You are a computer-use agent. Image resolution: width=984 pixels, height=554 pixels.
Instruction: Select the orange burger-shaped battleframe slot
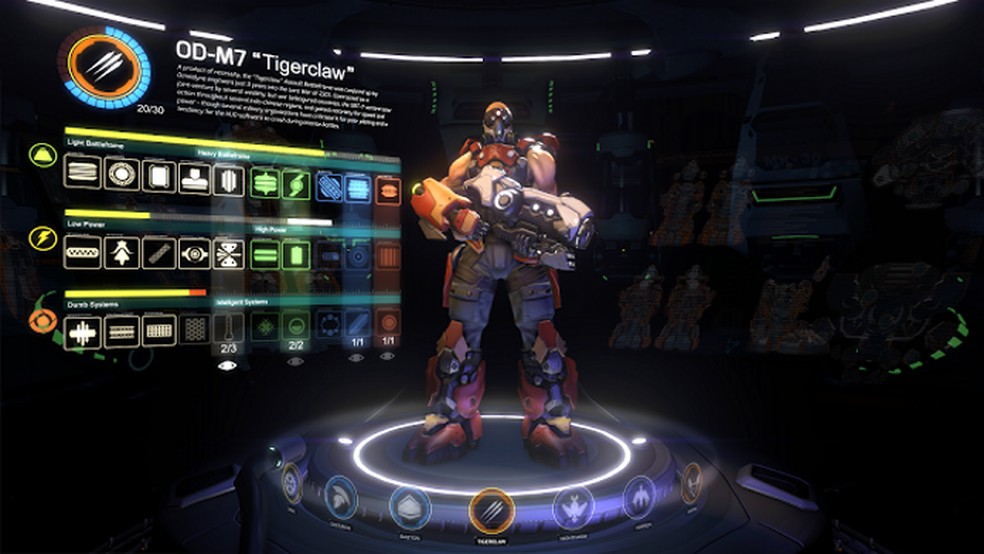[388, 189]
